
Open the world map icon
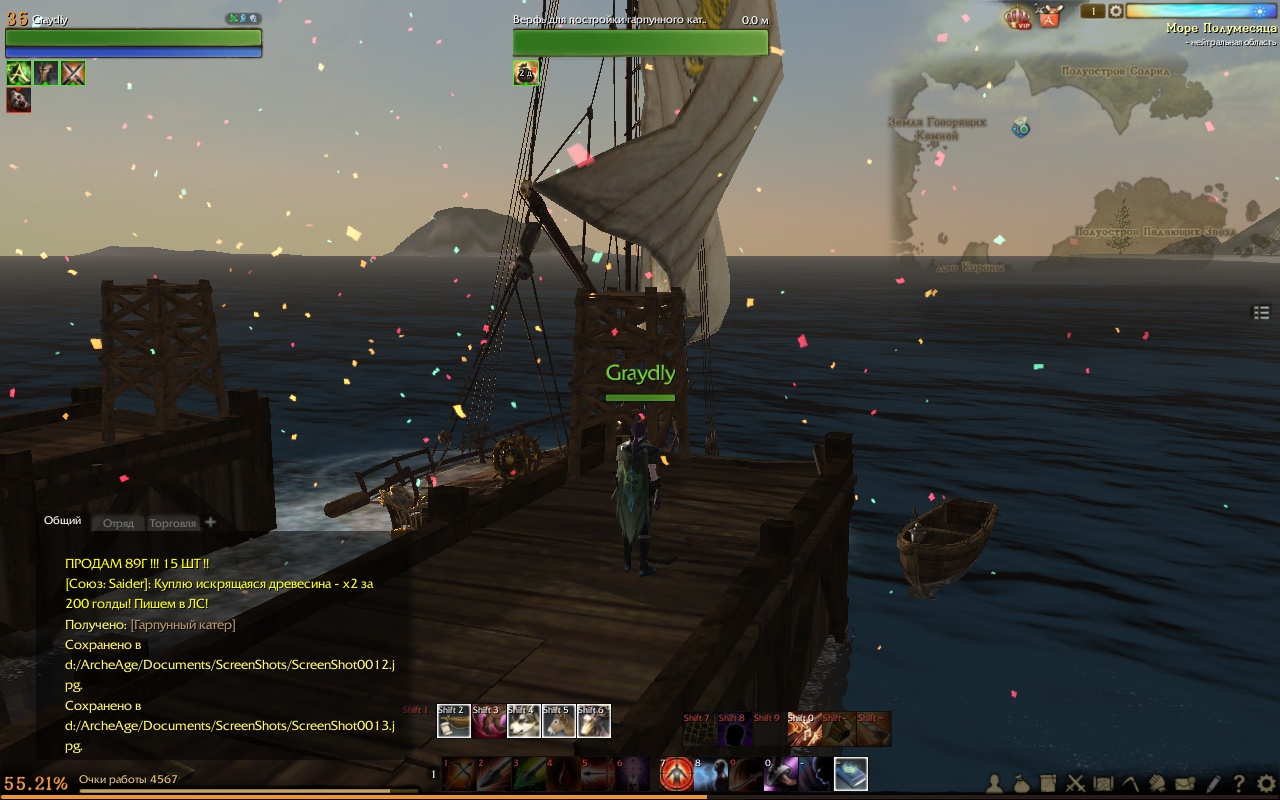(x=1103, y=784)
